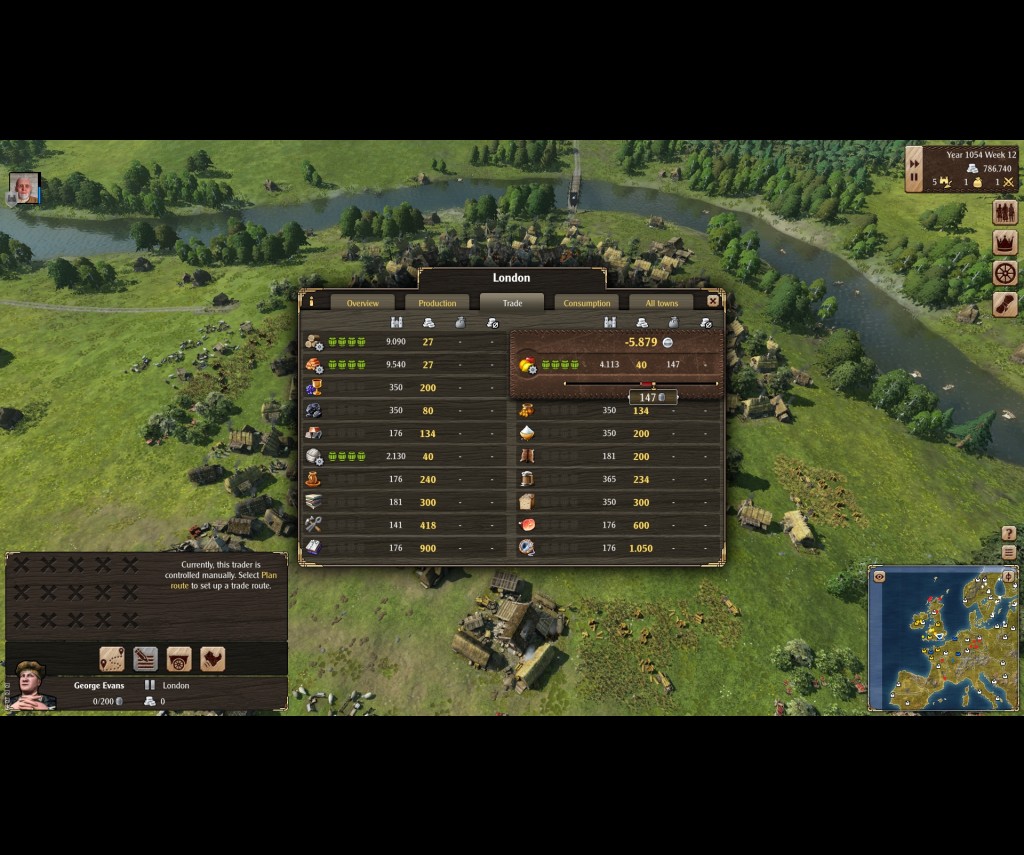Pause the game with the pause button
The width and height of the screenshot is (1024, 855).
[914, 178]
